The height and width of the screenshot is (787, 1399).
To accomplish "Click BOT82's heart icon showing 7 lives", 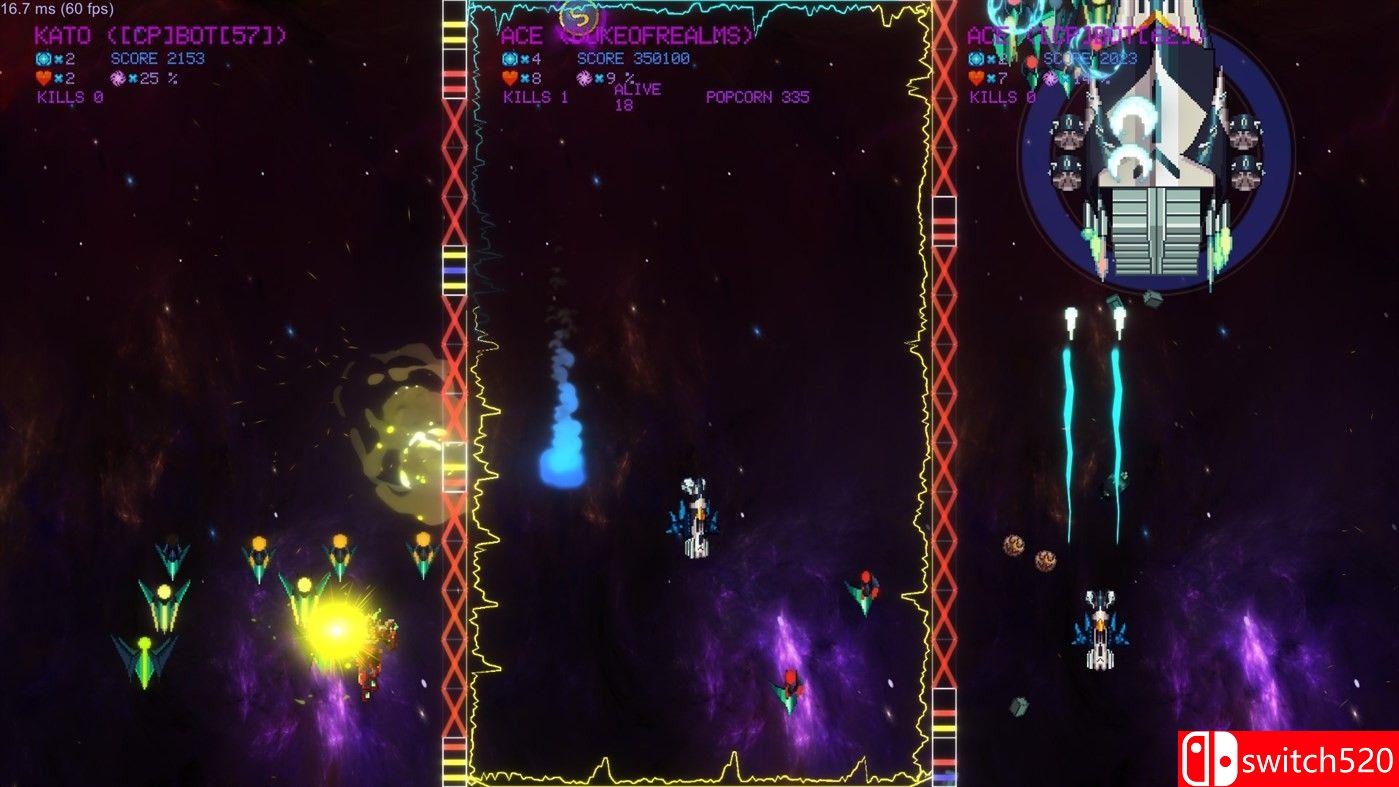I will click(x=976, y=78).
